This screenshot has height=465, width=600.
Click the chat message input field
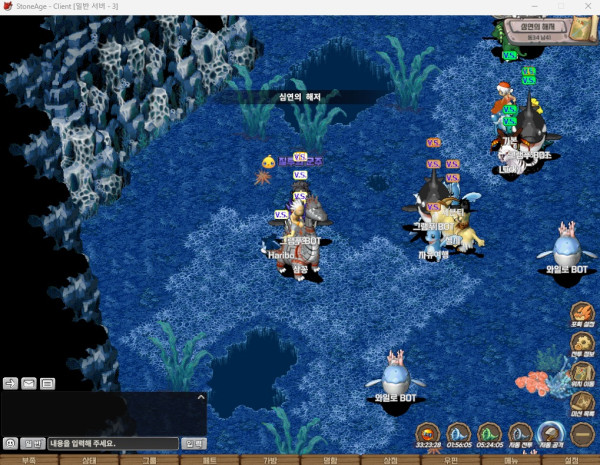pos(112,443)
